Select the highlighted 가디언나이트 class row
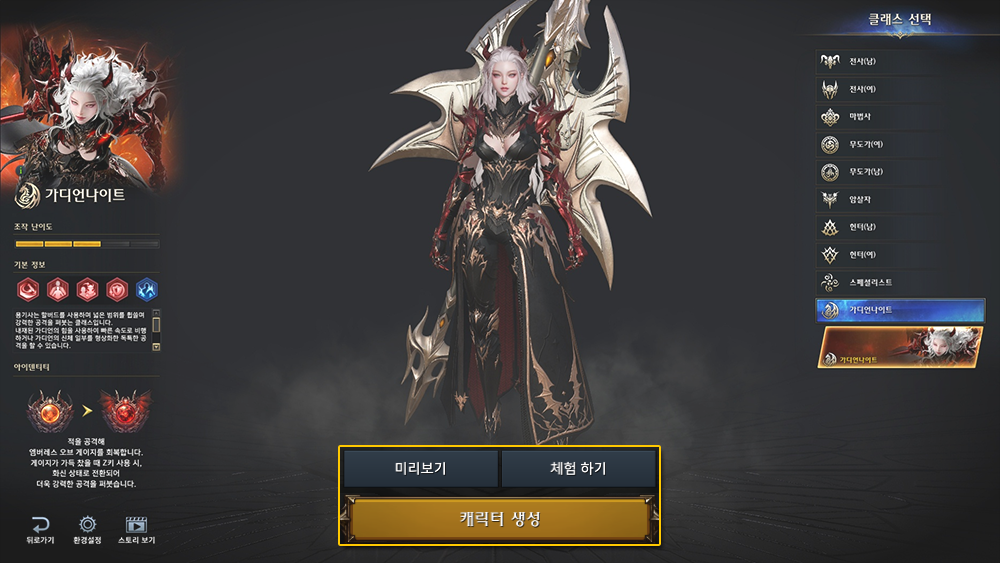This screenshot has height=563, width=1000. [x=898, y=310]
